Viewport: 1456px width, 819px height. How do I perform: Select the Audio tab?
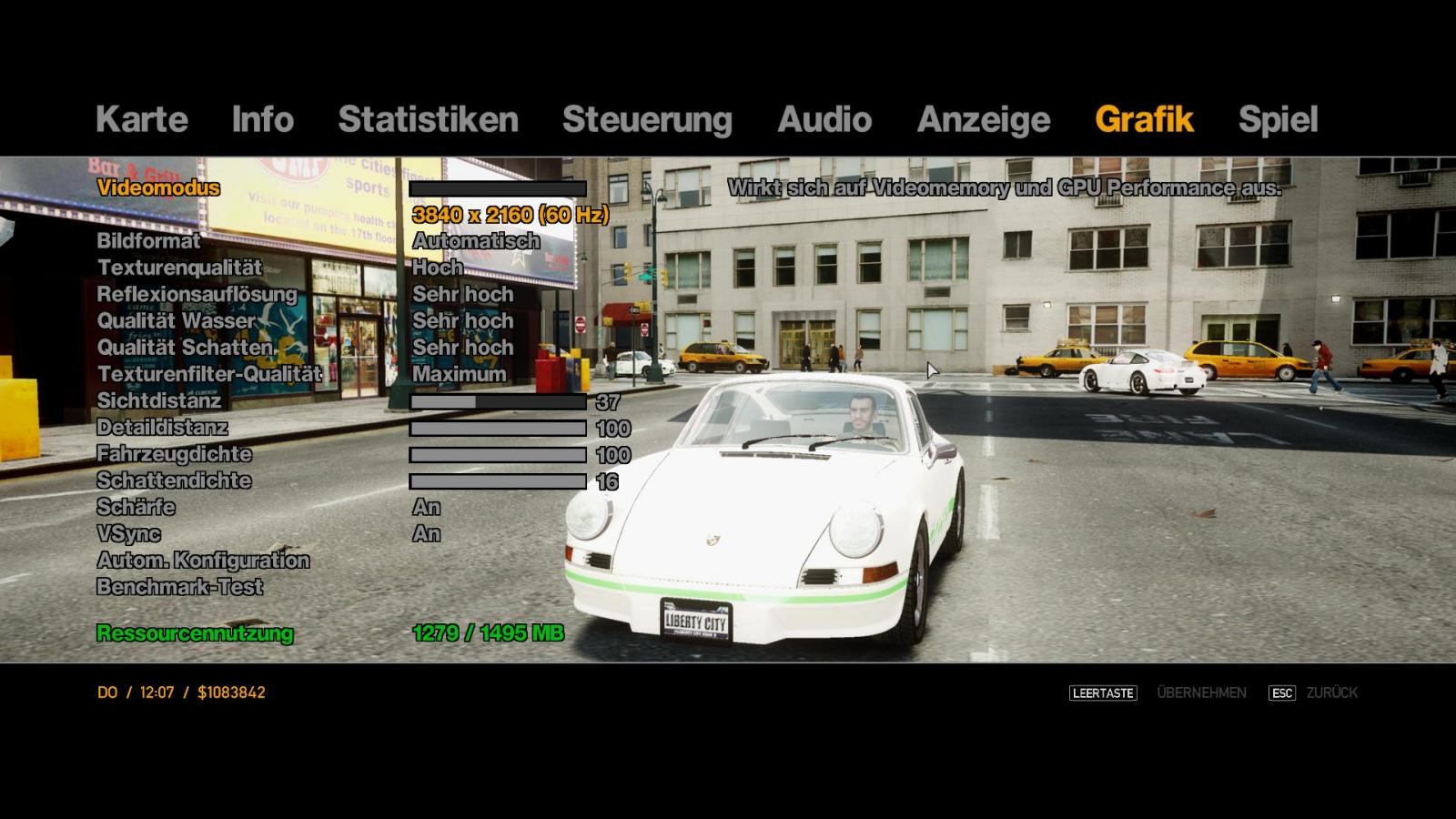[824, 119]
